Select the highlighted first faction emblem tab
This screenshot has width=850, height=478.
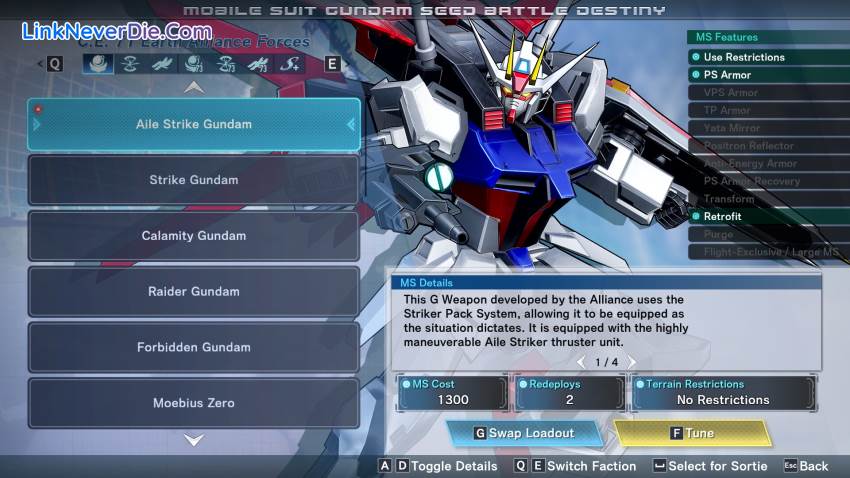(x=97, y=64)
